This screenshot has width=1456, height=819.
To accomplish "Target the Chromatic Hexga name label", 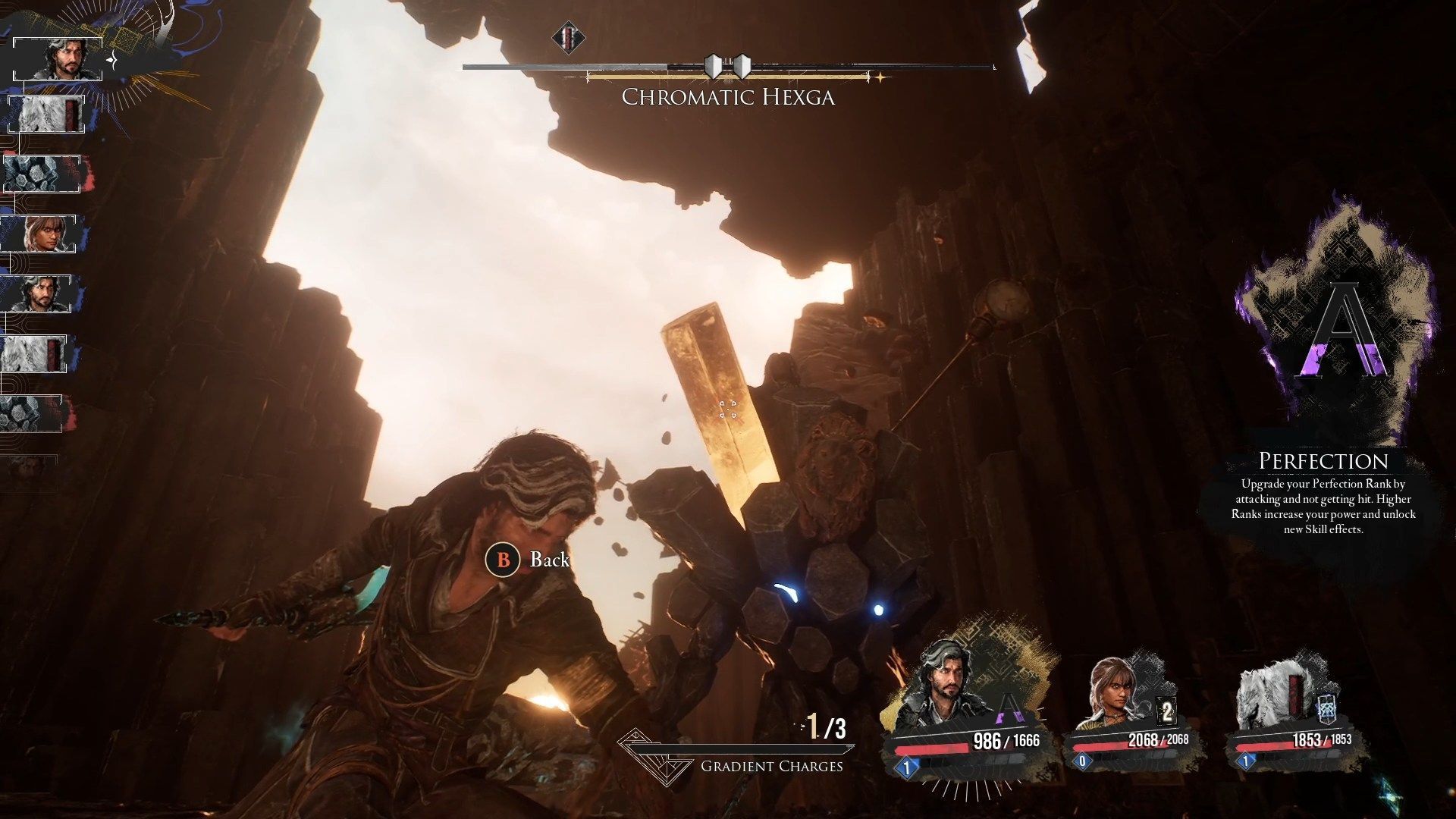I will 728,98.
